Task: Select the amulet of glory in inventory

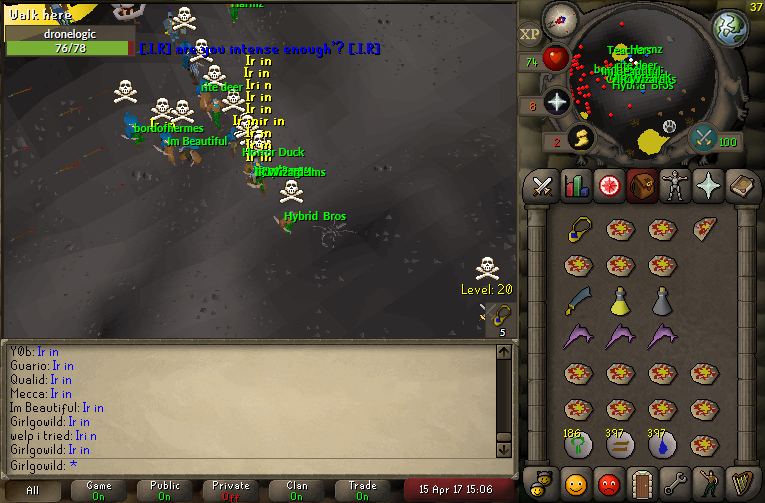Action: (x=578, y=229)
